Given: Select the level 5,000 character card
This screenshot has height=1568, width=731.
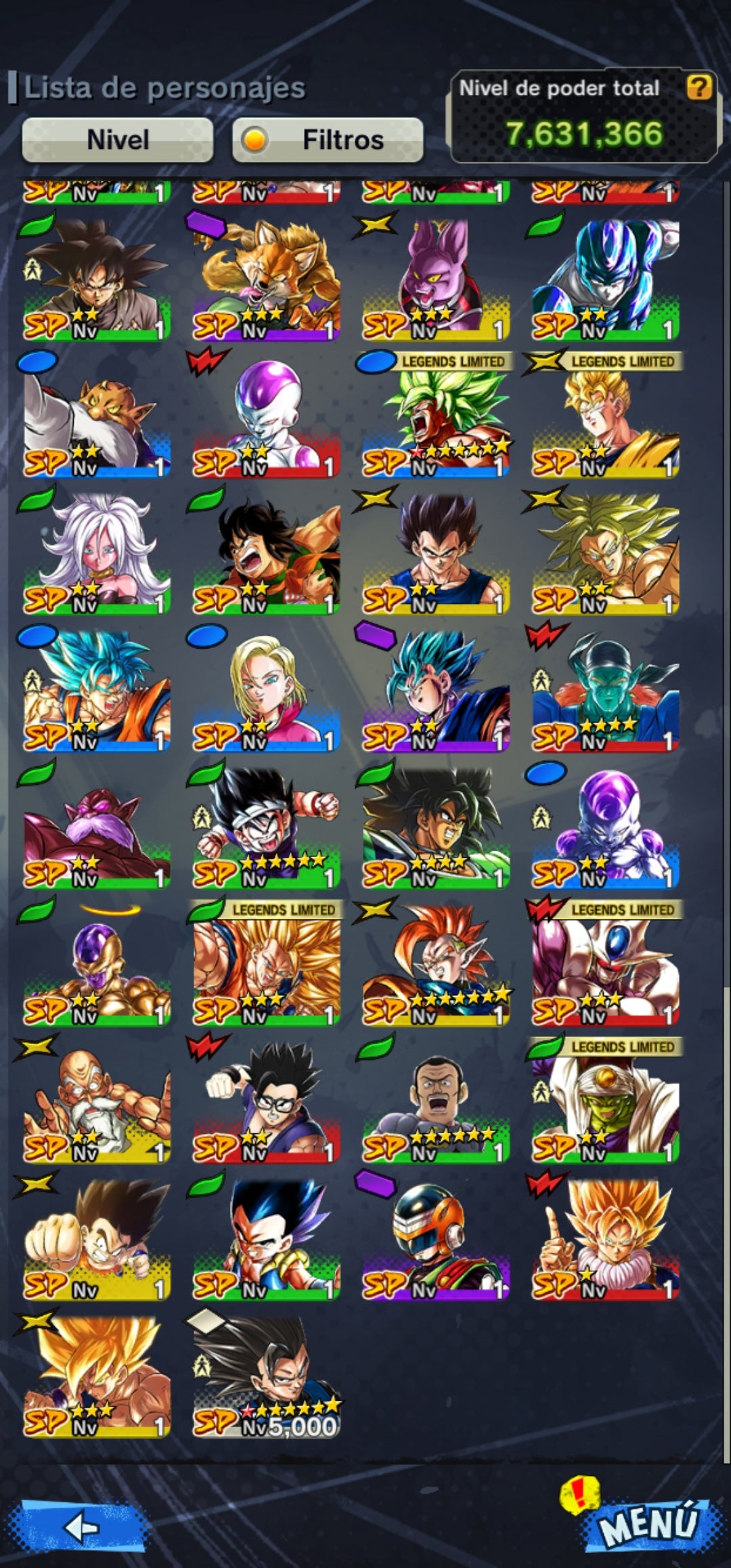Looking at the screenshot, I should [266, 1375].
